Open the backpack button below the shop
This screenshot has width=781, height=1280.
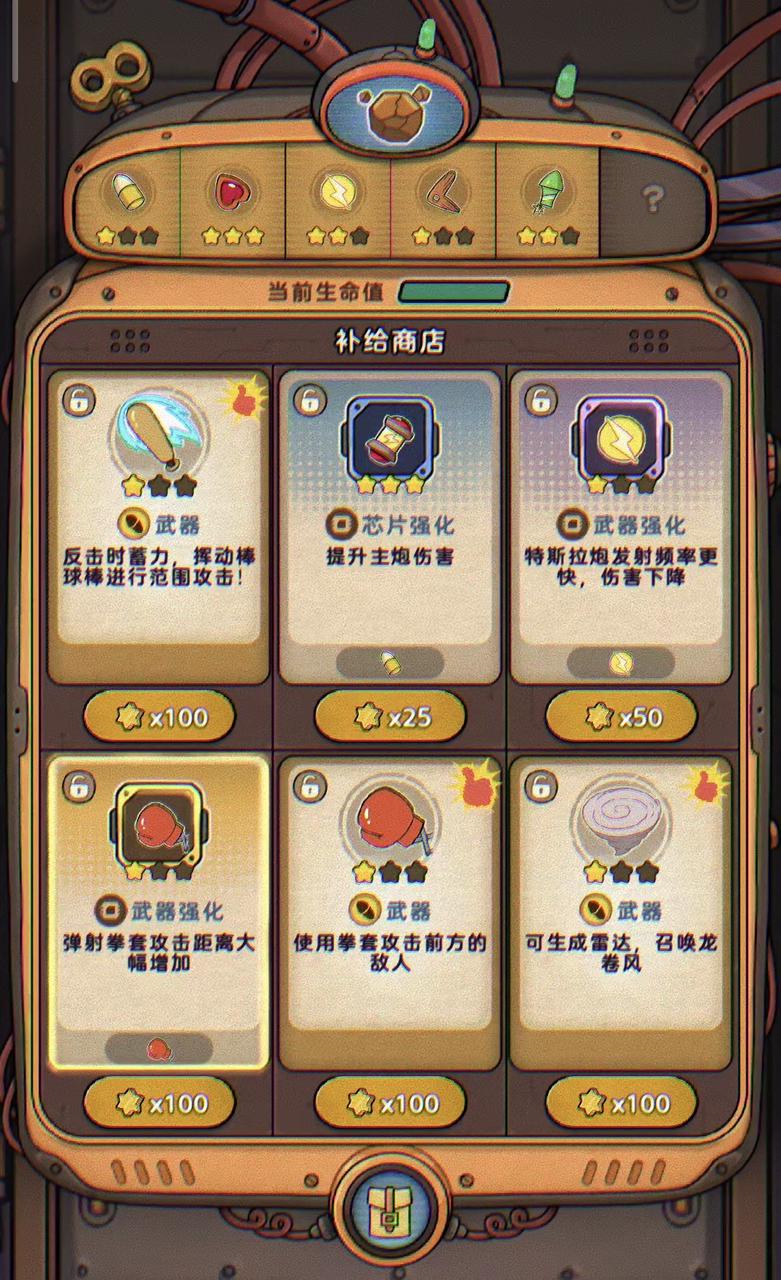tap(390, 1203)
